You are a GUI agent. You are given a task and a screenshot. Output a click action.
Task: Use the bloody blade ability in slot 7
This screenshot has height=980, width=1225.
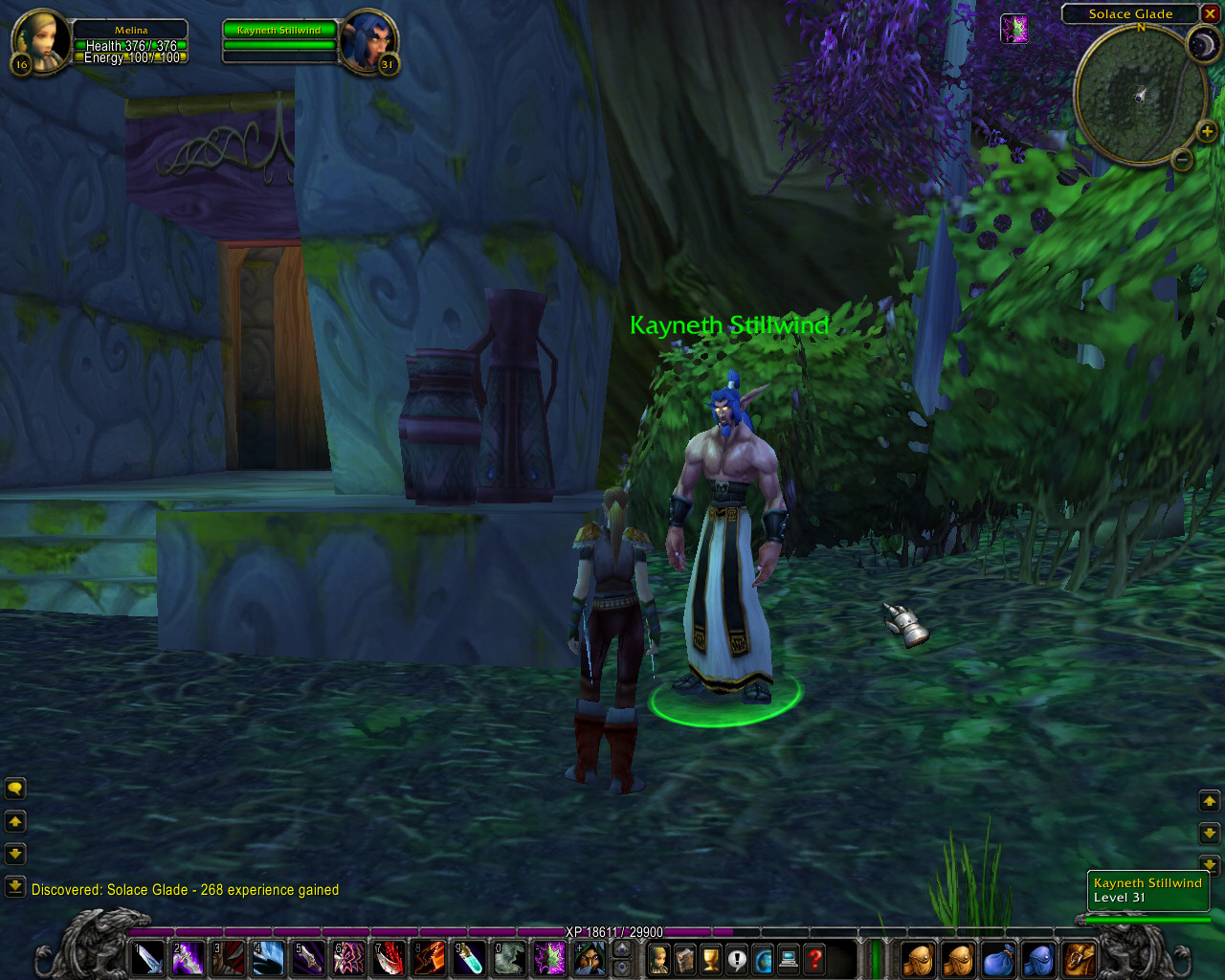click(390, 958)
